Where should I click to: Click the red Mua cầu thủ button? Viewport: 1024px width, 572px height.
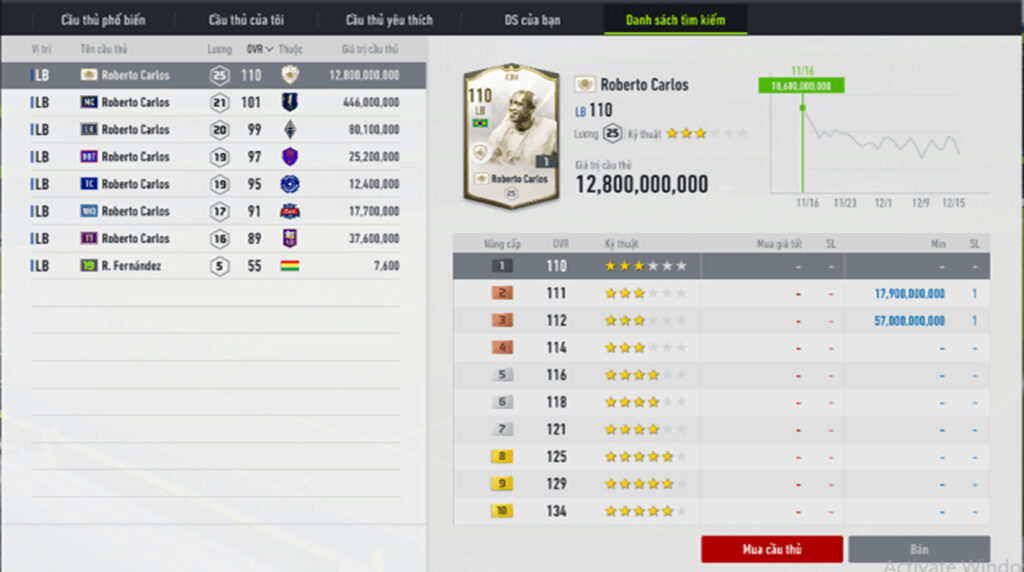click(x=772, y=549)
